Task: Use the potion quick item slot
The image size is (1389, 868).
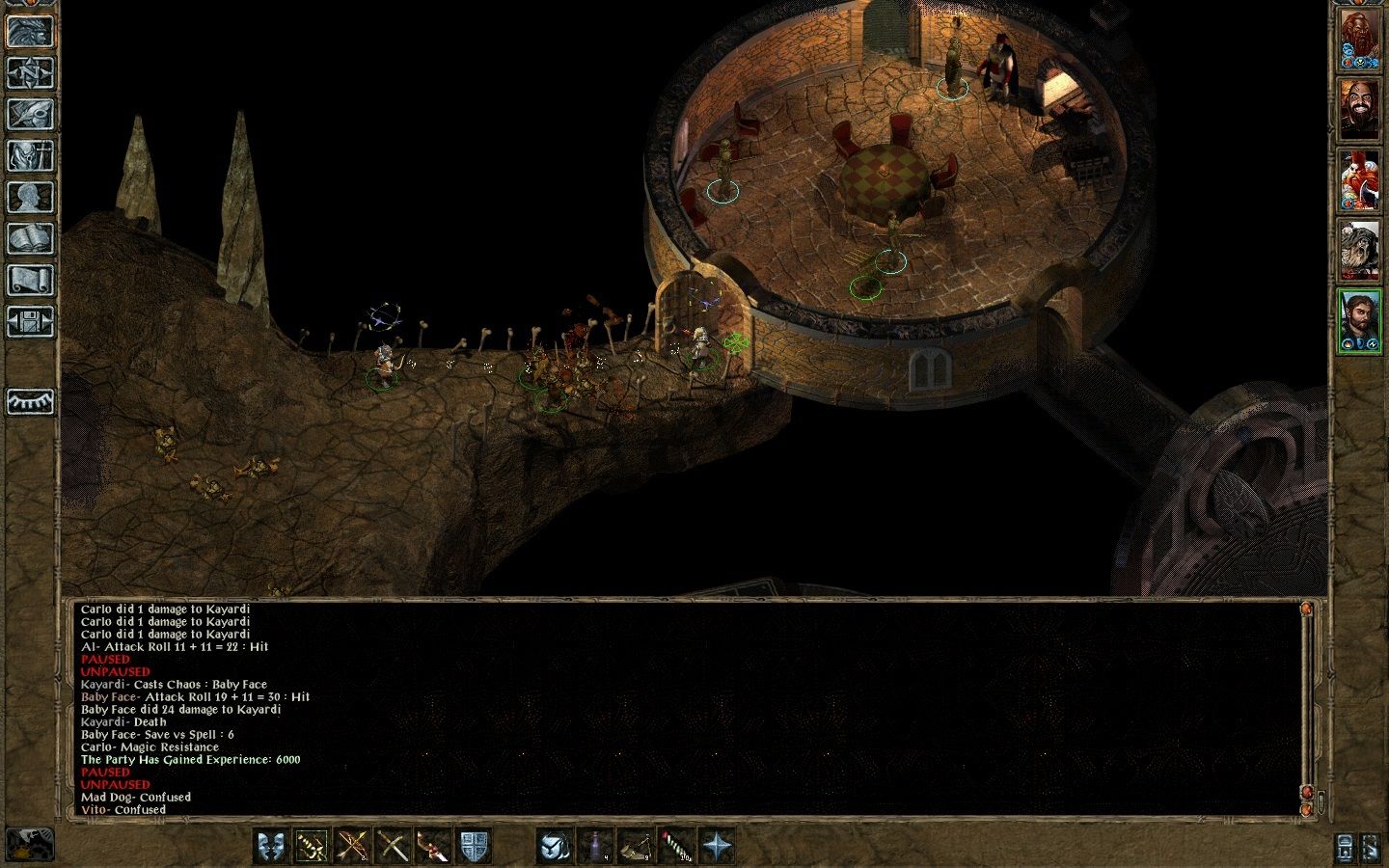Action: click(x=595, y=846)
